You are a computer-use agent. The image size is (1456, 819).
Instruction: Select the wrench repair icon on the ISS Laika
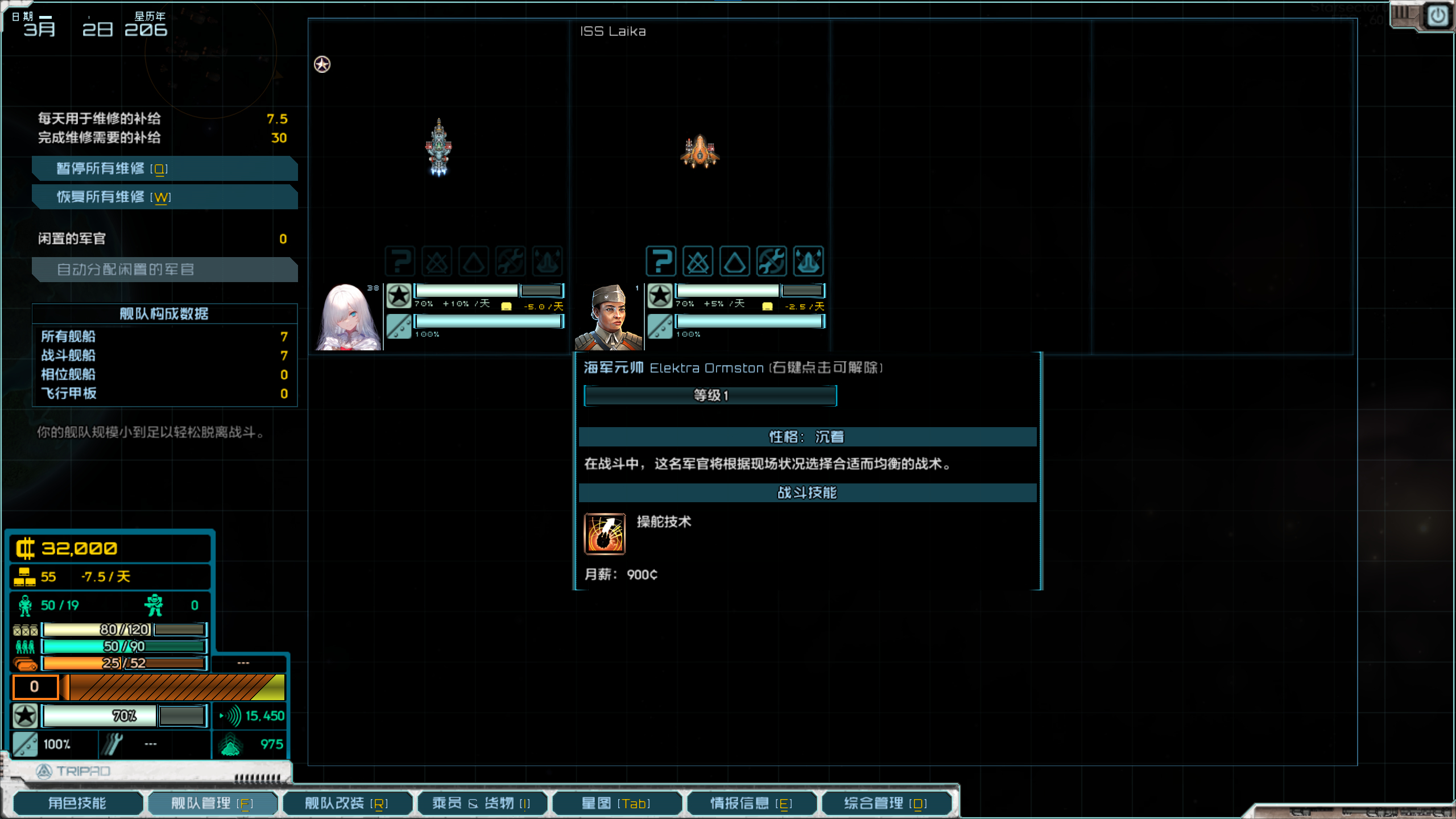[772, 262]
